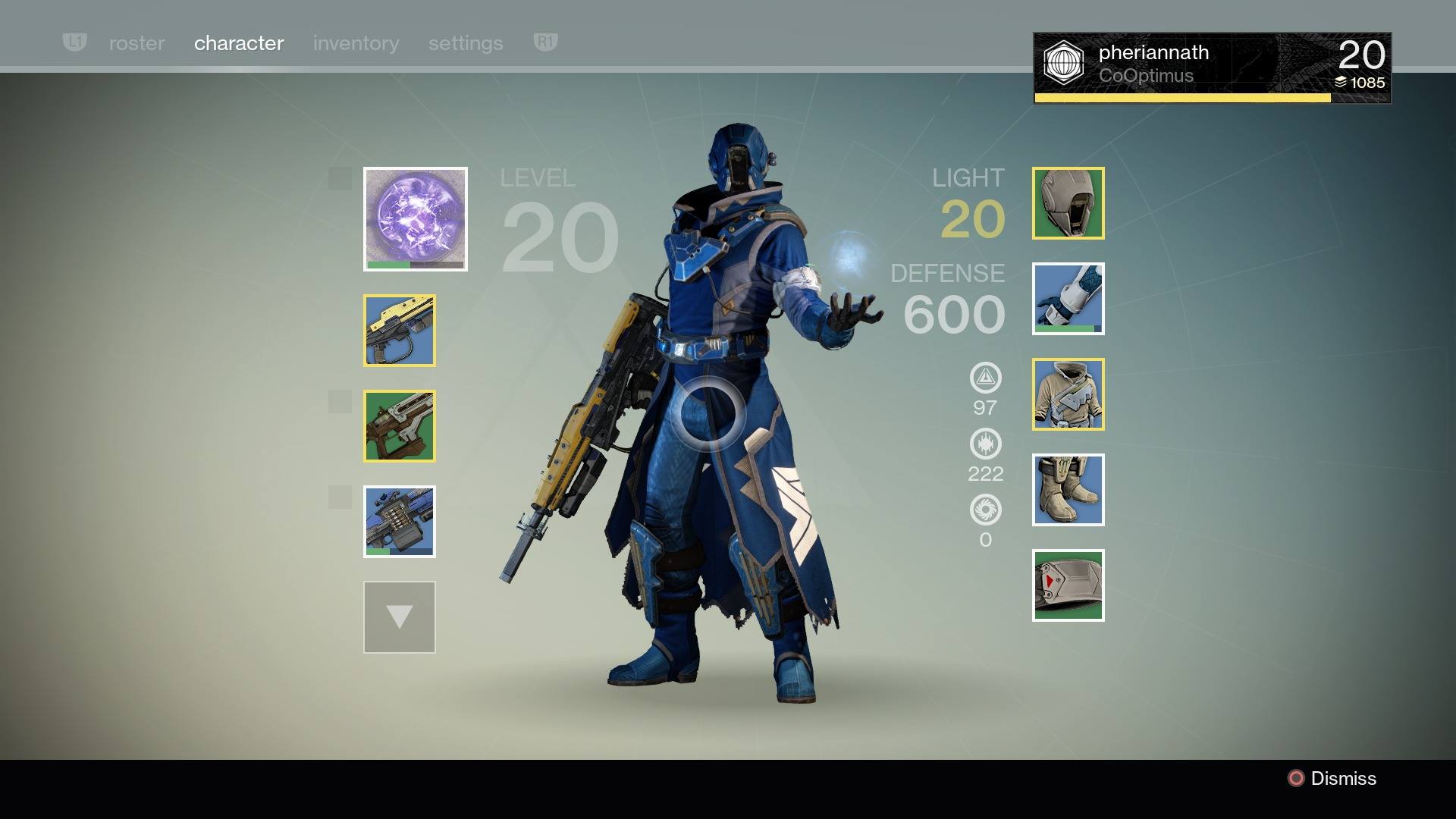Select the helmet armor slot

point(1068,203)
